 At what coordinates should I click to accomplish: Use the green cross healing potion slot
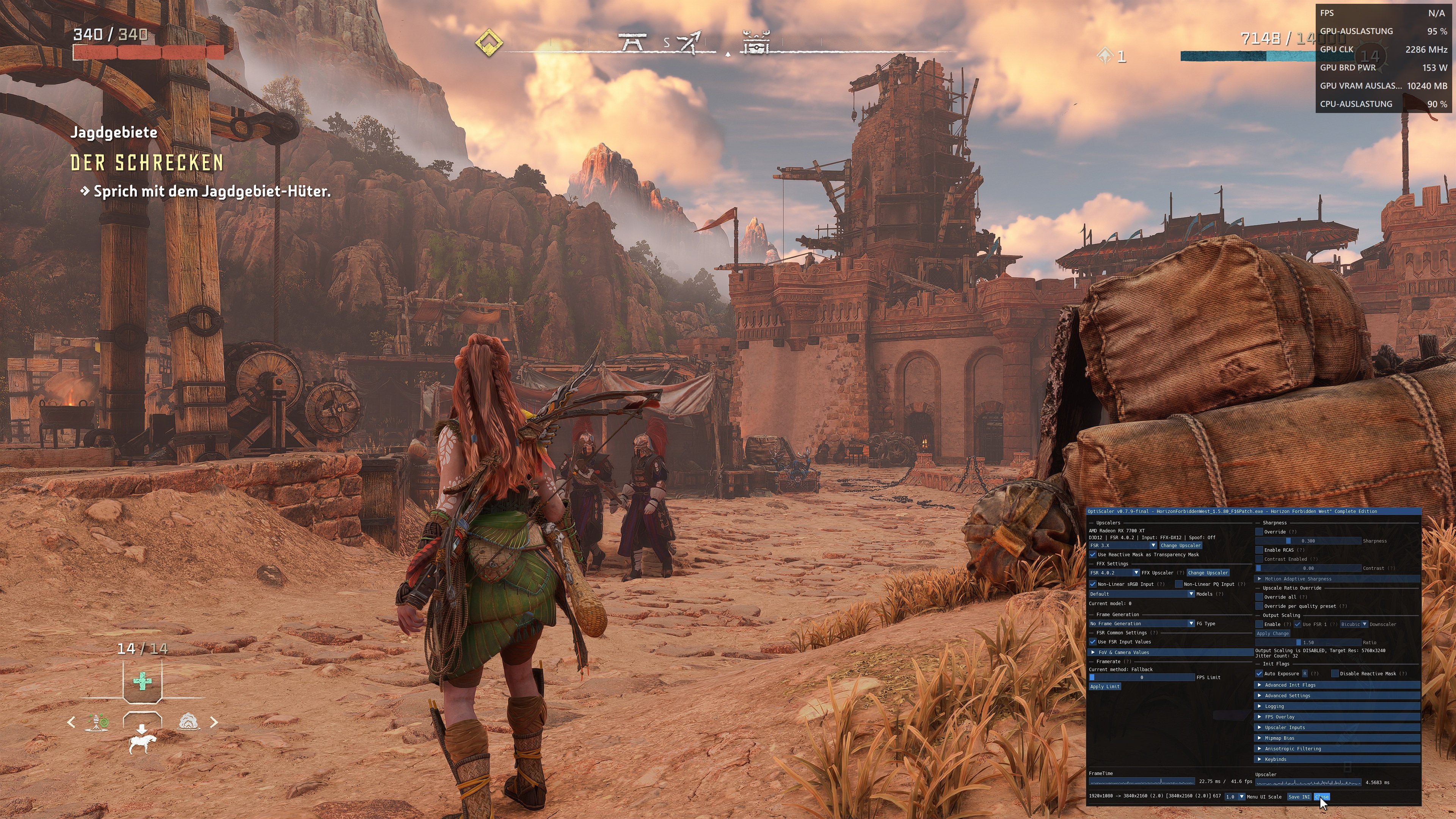pos(142,681)
